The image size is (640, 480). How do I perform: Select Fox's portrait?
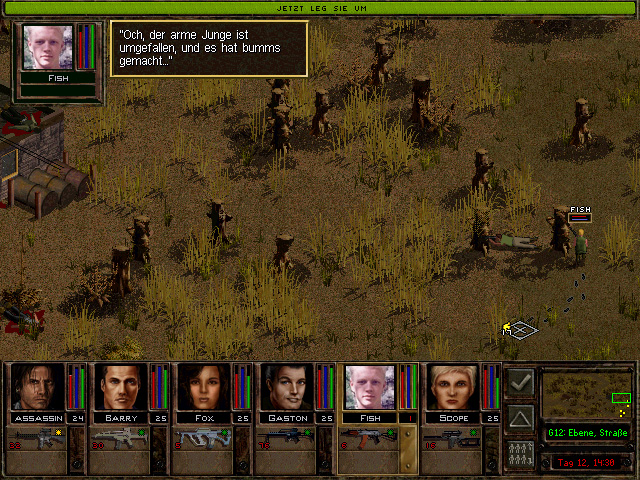(x=204, y=387)
